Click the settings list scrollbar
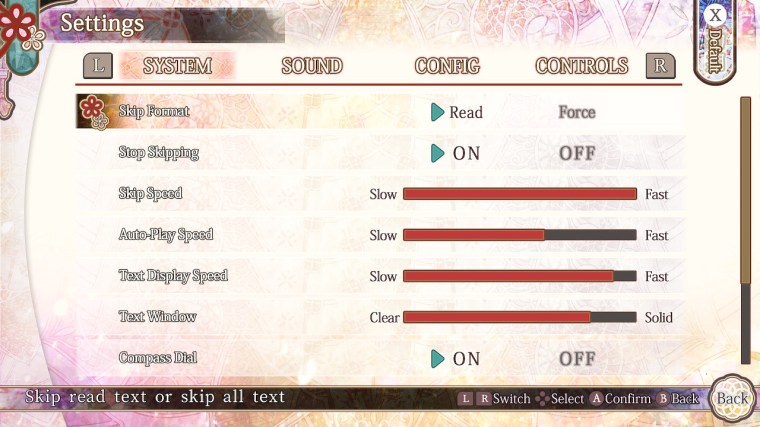760x427 pixels. coord(745,230)
